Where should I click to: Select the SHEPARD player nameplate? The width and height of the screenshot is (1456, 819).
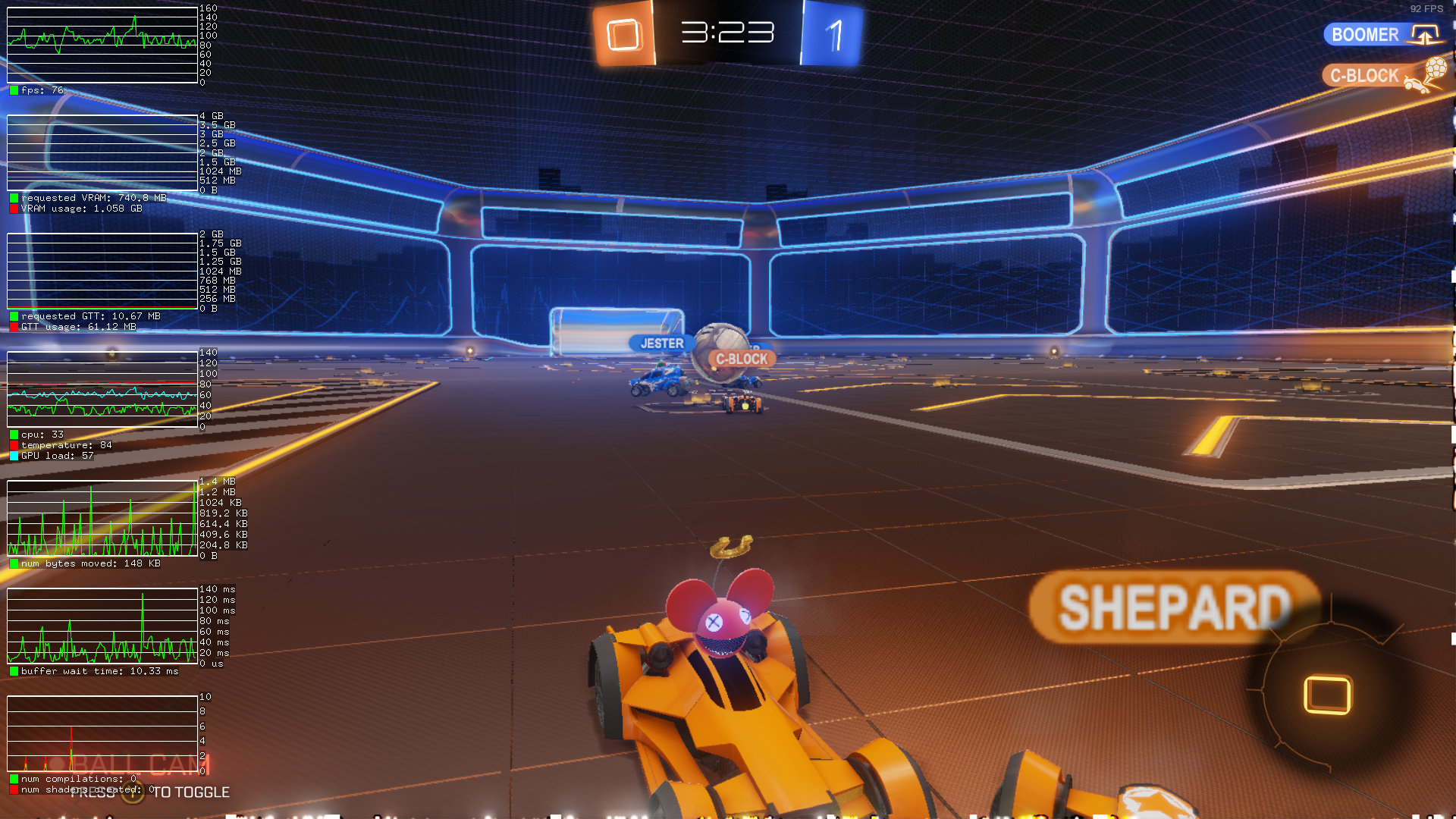[x=1172, y=607]
